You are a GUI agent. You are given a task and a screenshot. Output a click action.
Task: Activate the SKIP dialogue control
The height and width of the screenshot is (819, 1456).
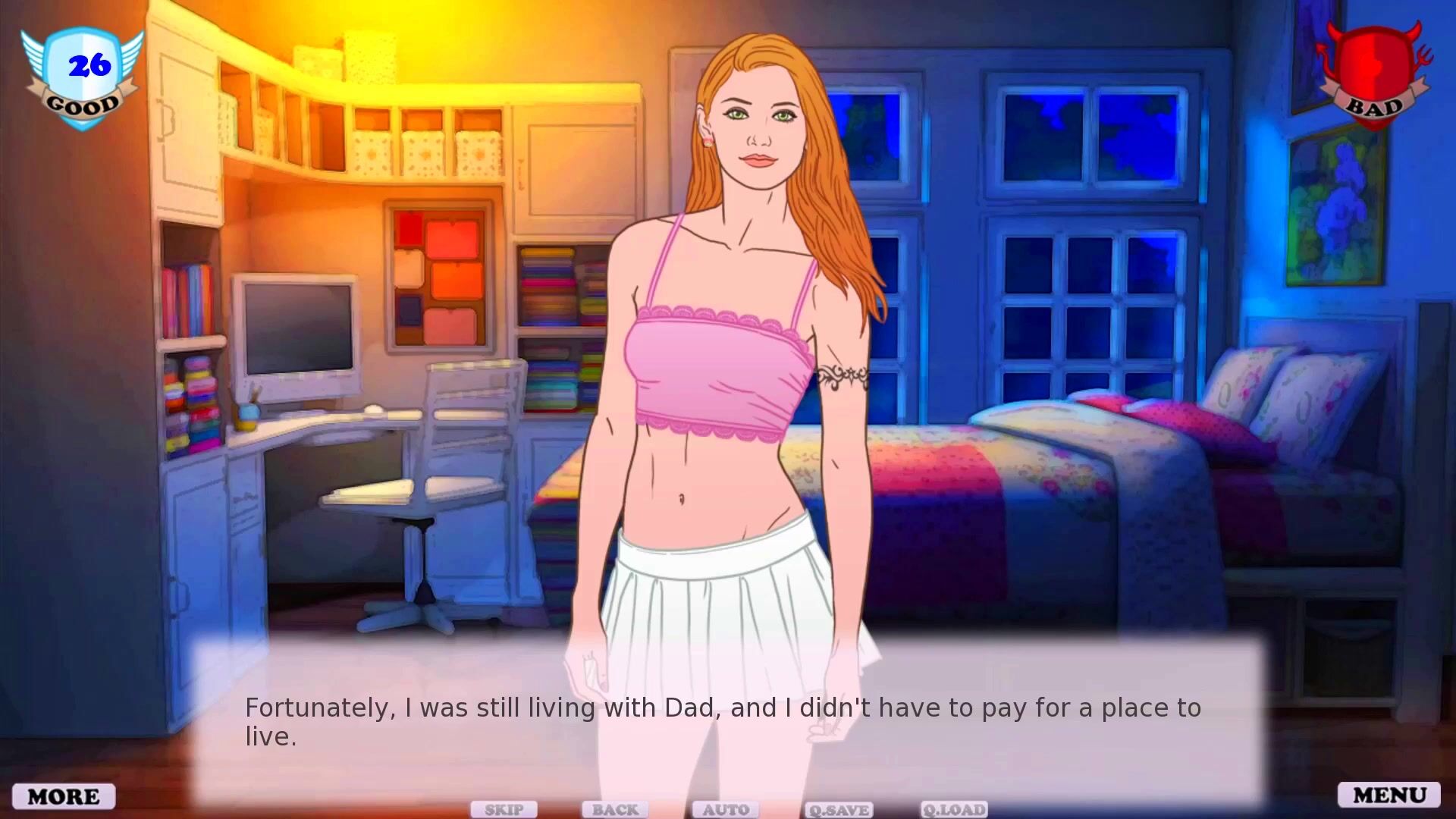pos(504,809)
